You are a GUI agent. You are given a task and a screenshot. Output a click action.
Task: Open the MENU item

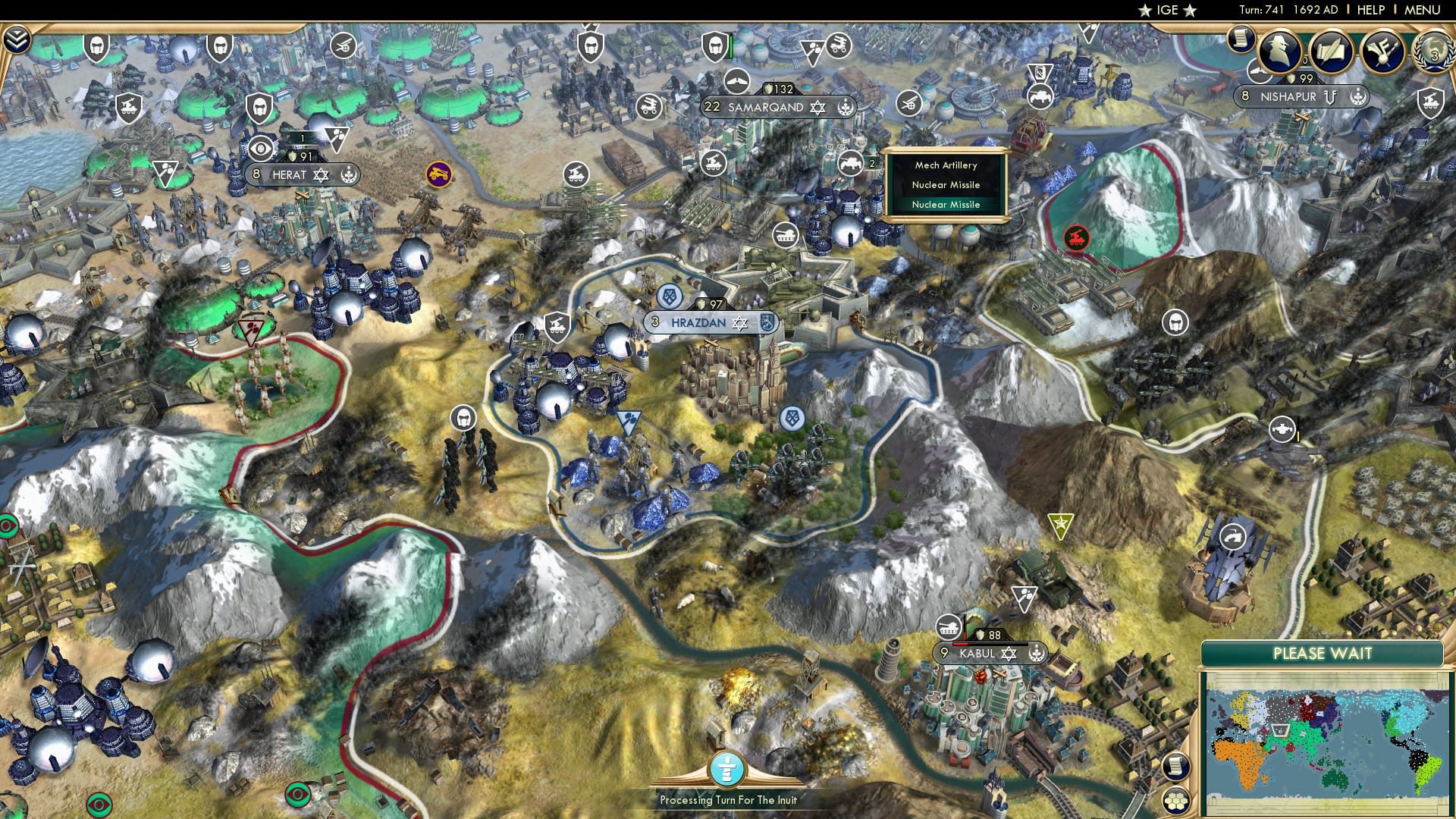[x=1424, y=10]
